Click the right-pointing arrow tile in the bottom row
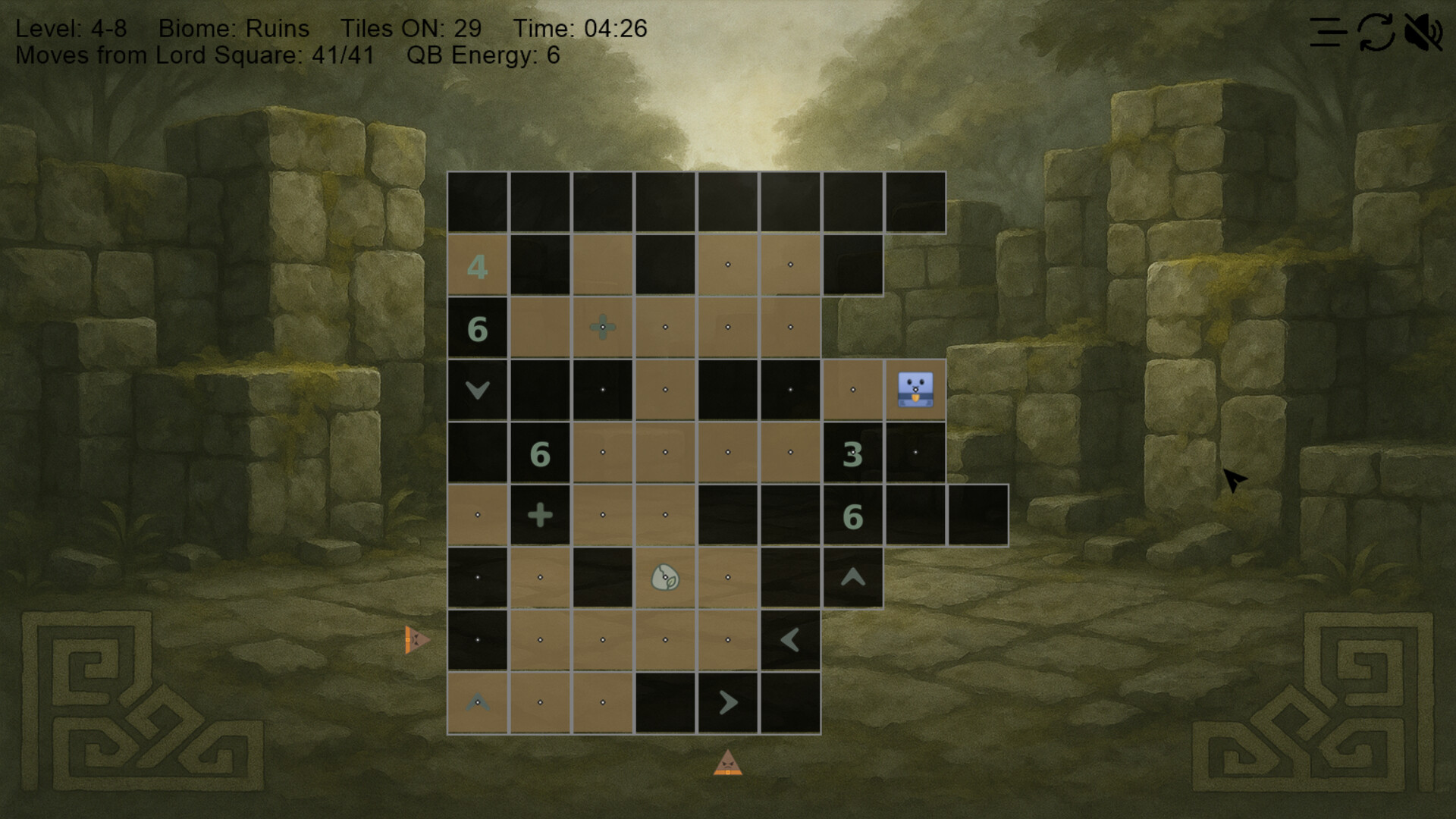Image resolution: width=1456 pixels, height=819 pixels. coord(727,702)
